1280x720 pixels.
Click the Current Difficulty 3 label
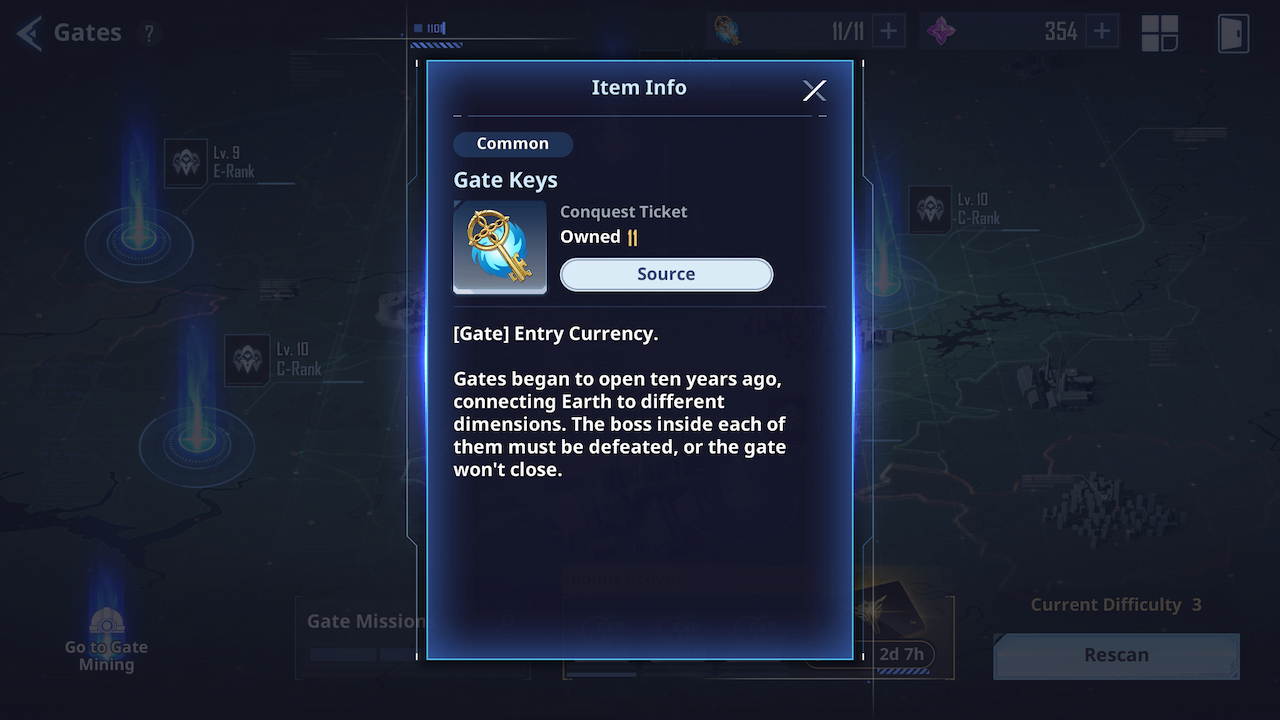[x=1114, y=604]
